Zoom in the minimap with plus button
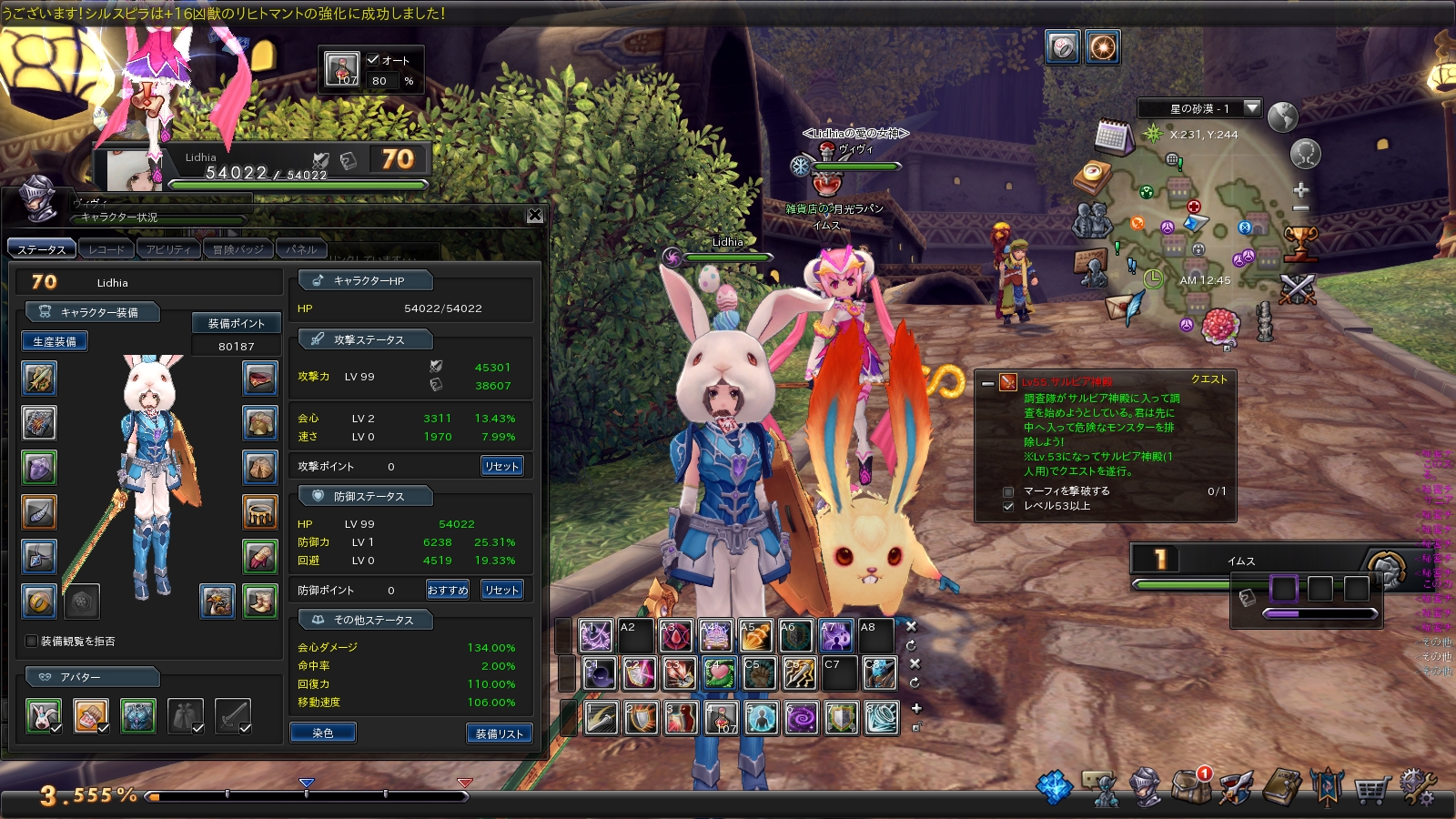The height and width of the screenshot is (819, 1456). point(1300,190)
